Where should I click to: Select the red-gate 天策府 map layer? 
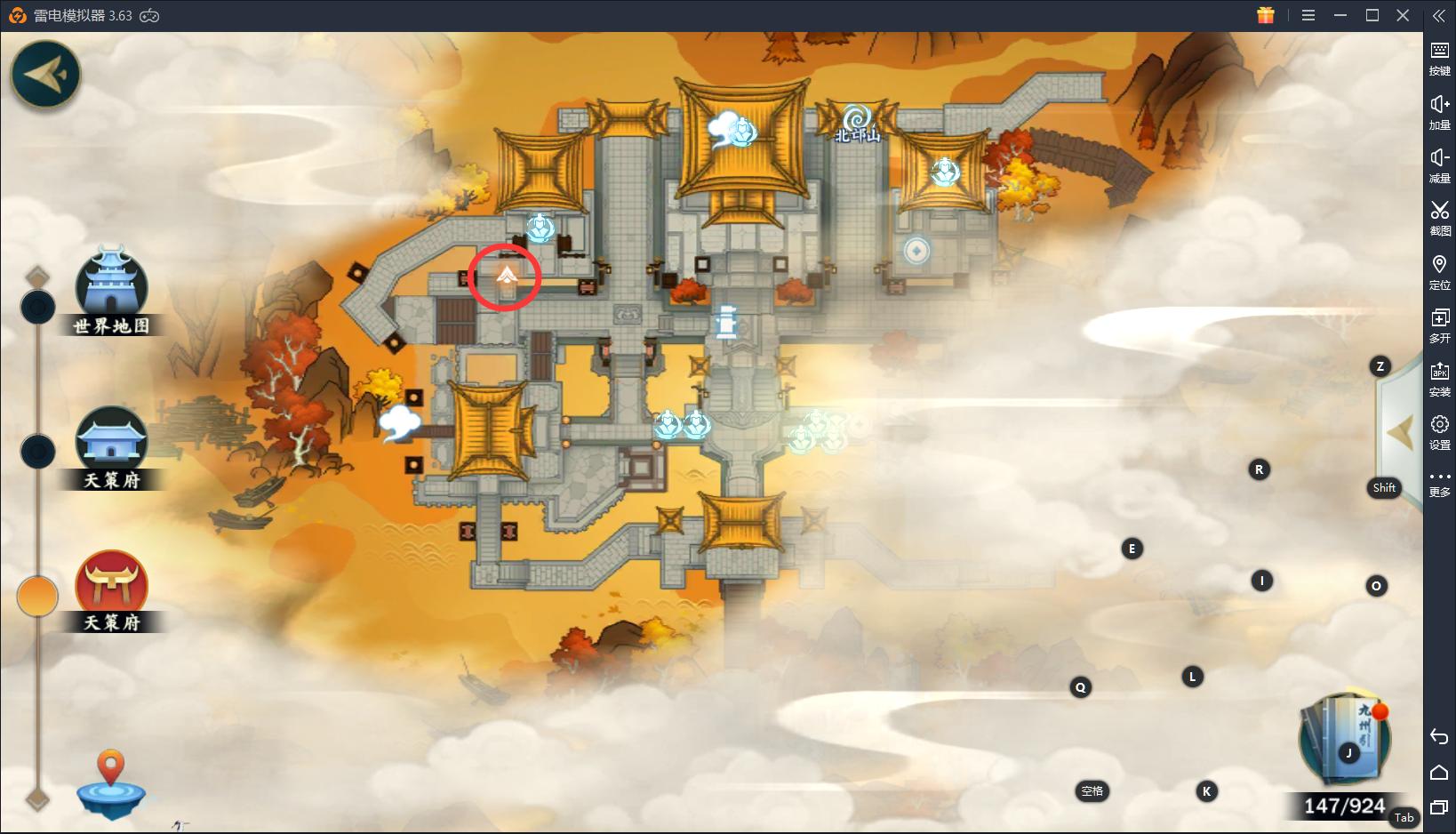(x=111, y=587)
